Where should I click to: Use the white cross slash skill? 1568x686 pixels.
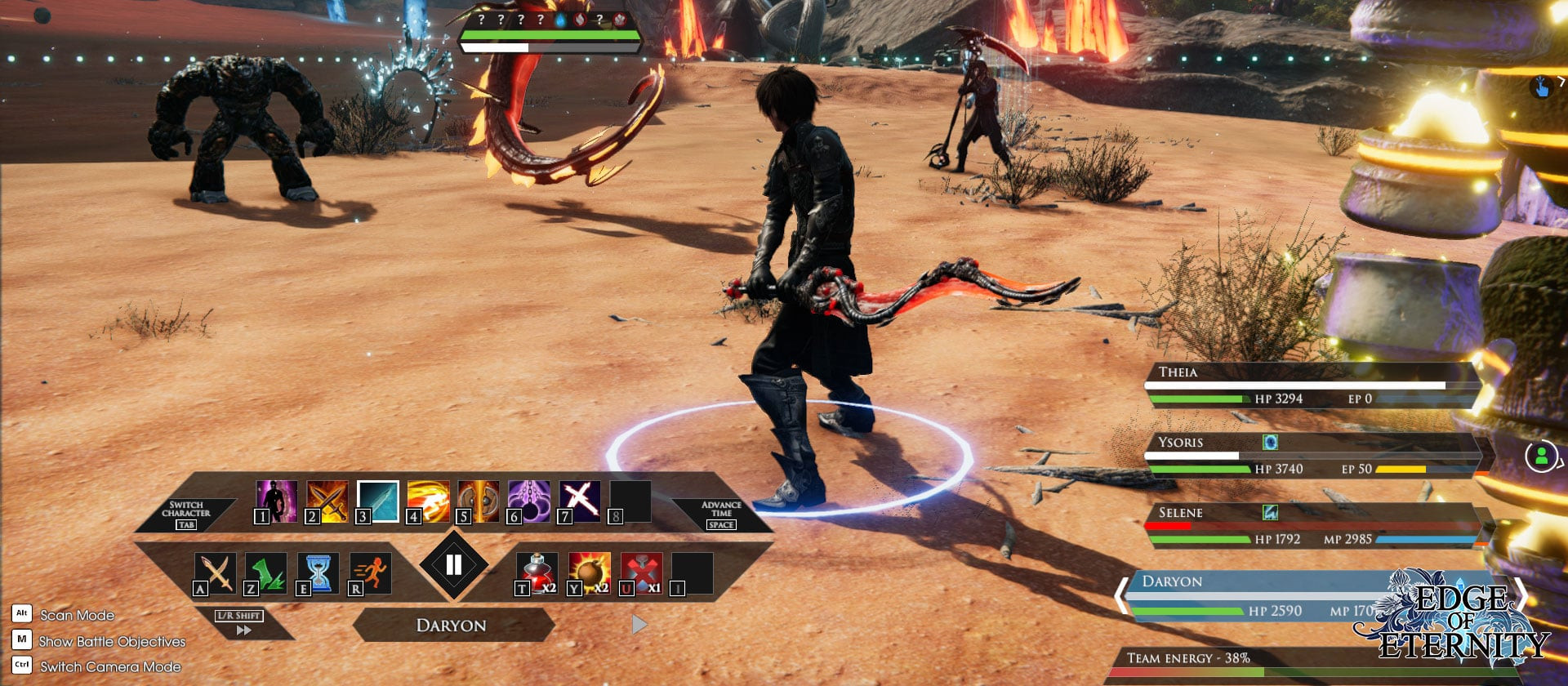[580, 501]
